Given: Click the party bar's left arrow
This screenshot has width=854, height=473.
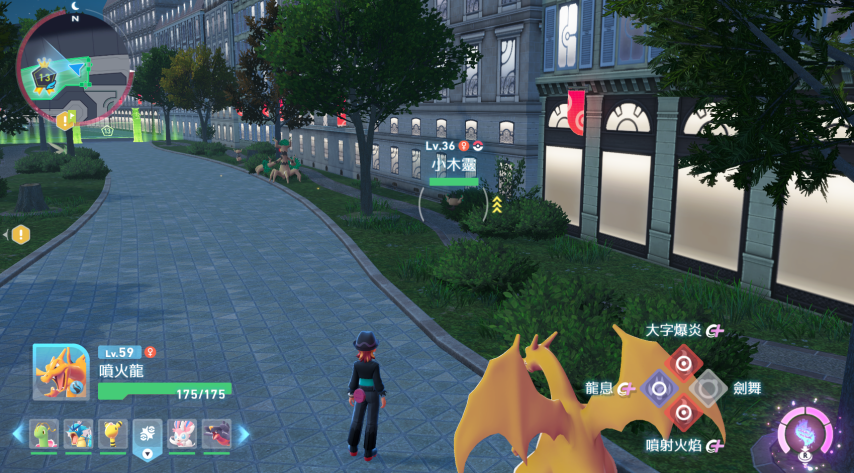Looking at the screenshot, I should [18, 434].
